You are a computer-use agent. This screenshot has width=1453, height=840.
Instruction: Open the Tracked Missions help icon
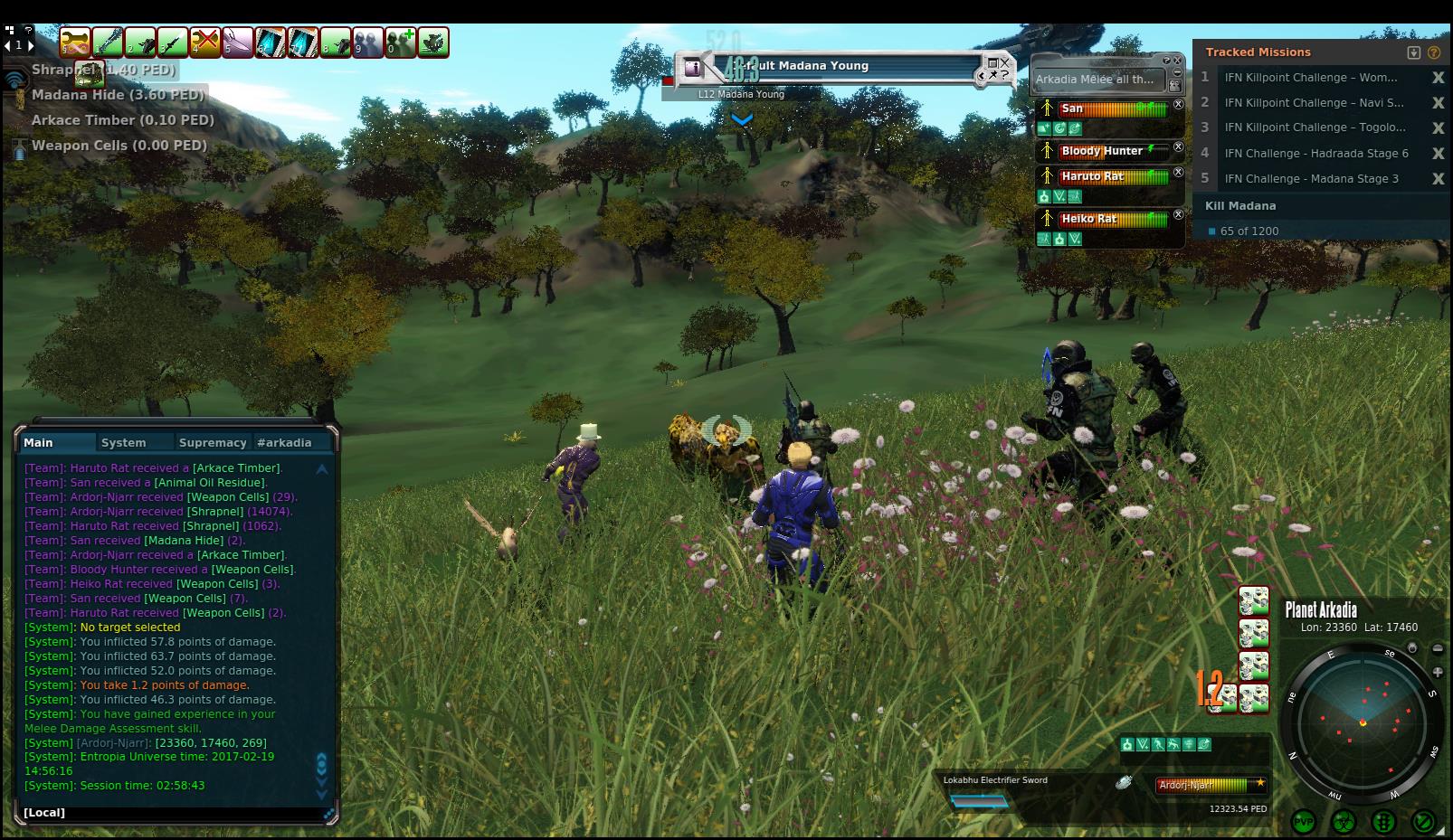1434,52
